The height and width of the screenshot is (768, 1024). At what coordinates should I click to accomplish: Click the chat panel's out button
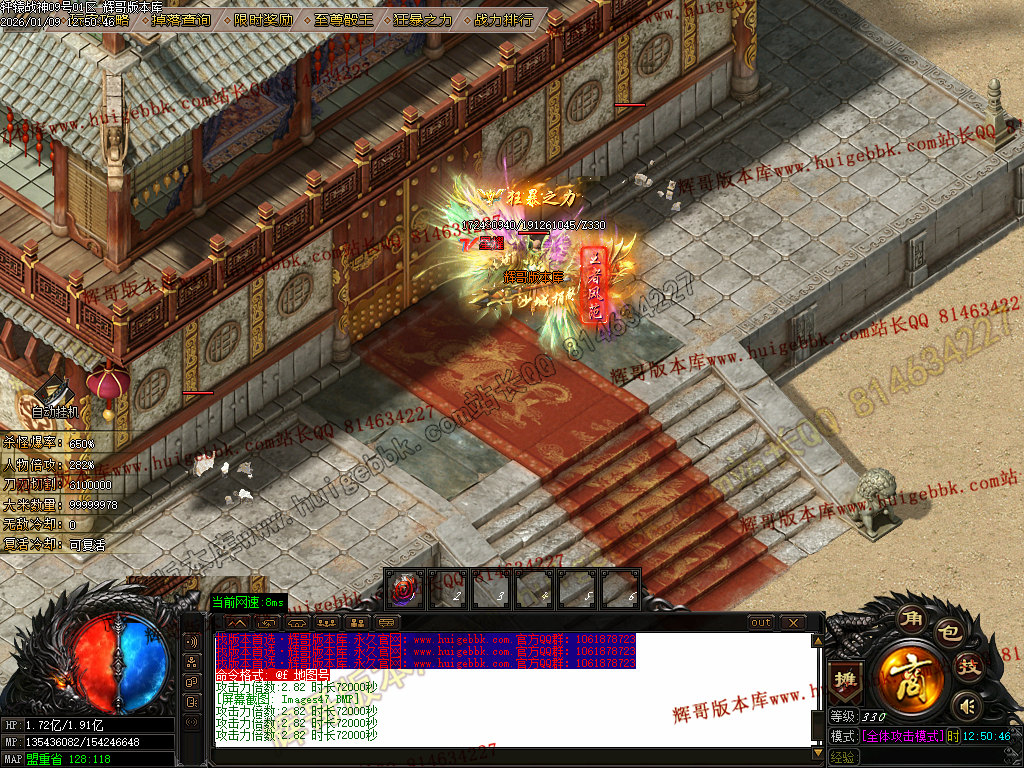[761, 622]
